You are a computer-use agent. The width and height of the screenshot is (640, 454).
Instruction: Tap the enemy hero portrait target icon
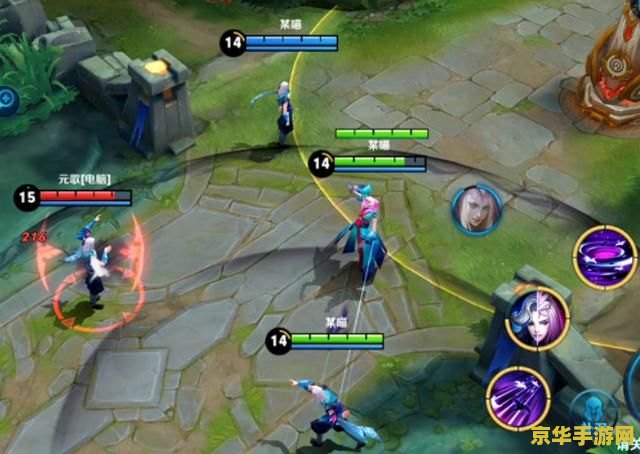476,209
